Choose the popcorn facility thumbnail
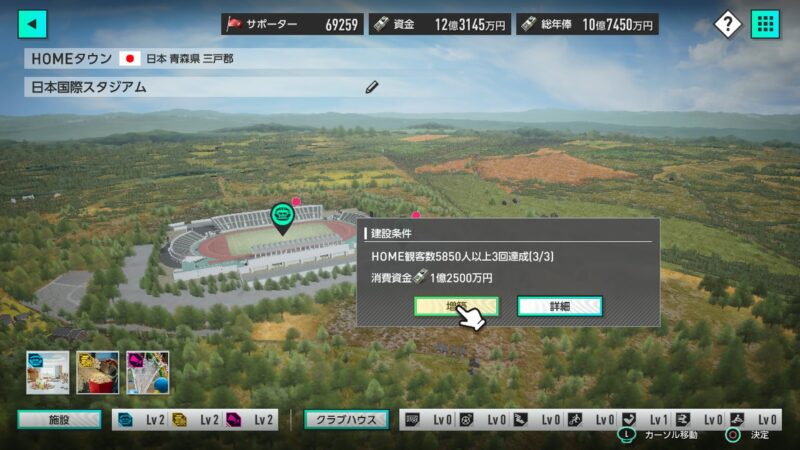This screenshot has width=800, height=450. pyautogui.click(x=97, y=372)
